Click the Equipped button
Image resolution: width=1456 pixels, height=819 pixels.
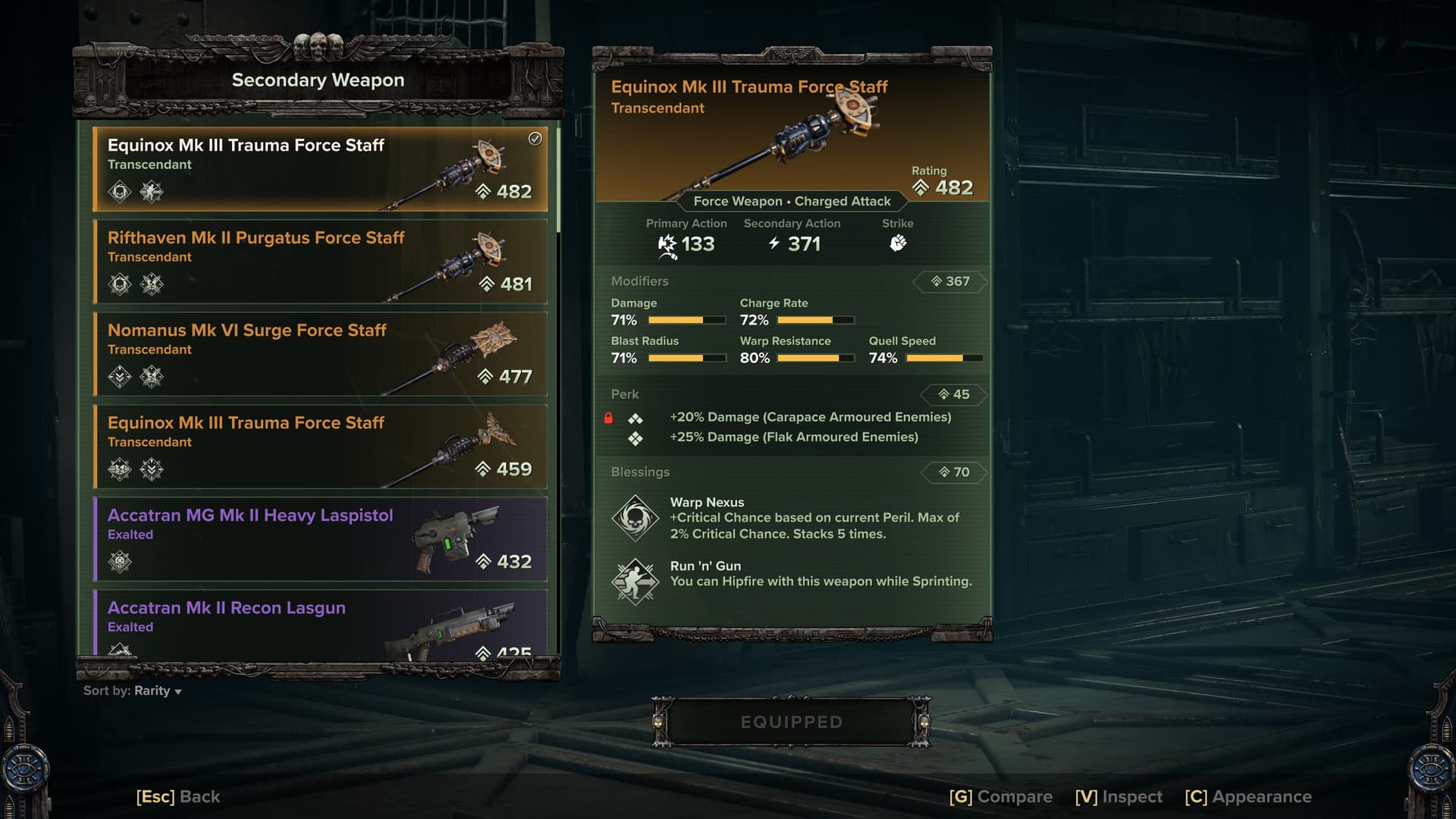tap(791, 722)
